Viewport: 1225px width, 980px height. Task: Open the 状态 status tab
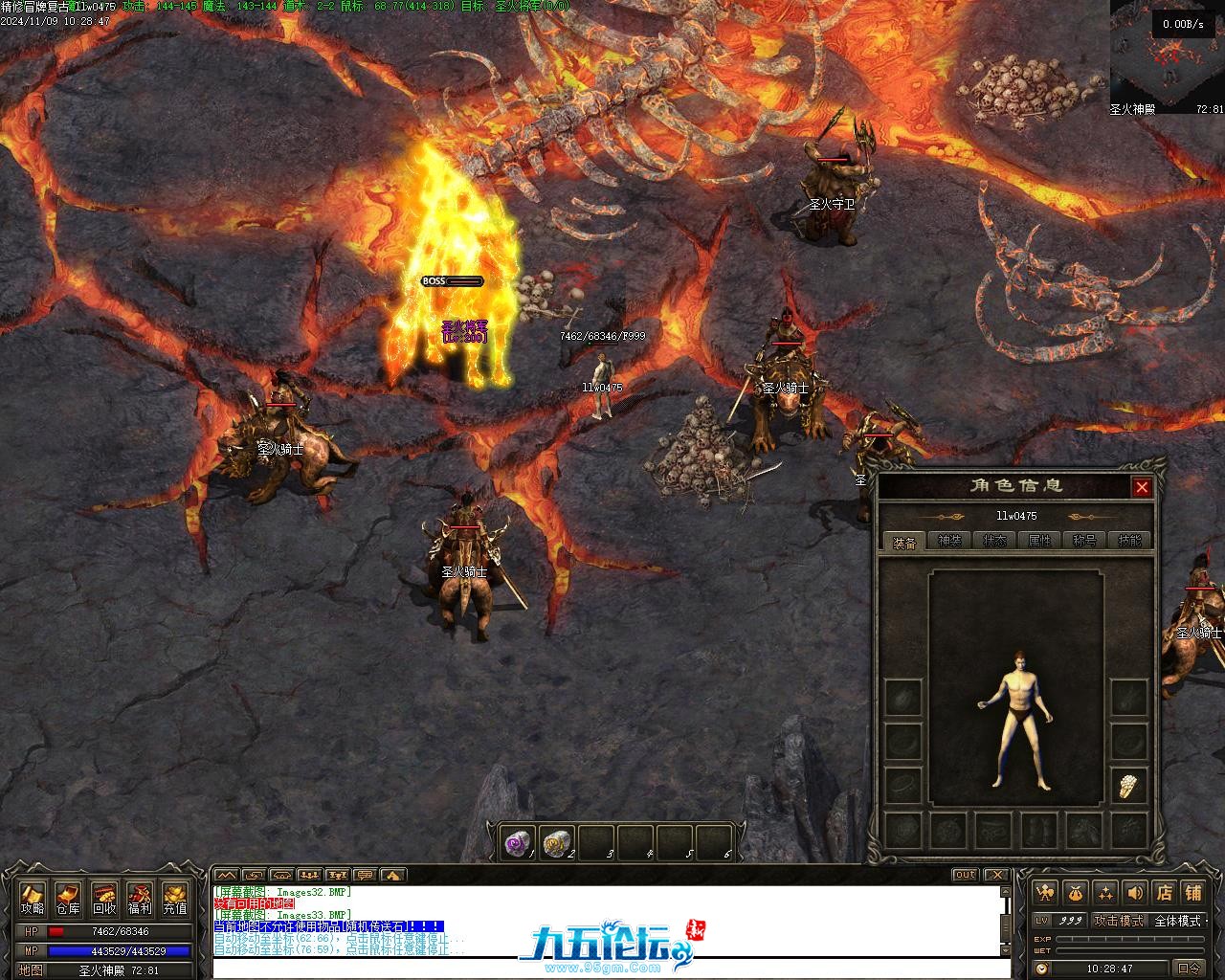[994, 541]
